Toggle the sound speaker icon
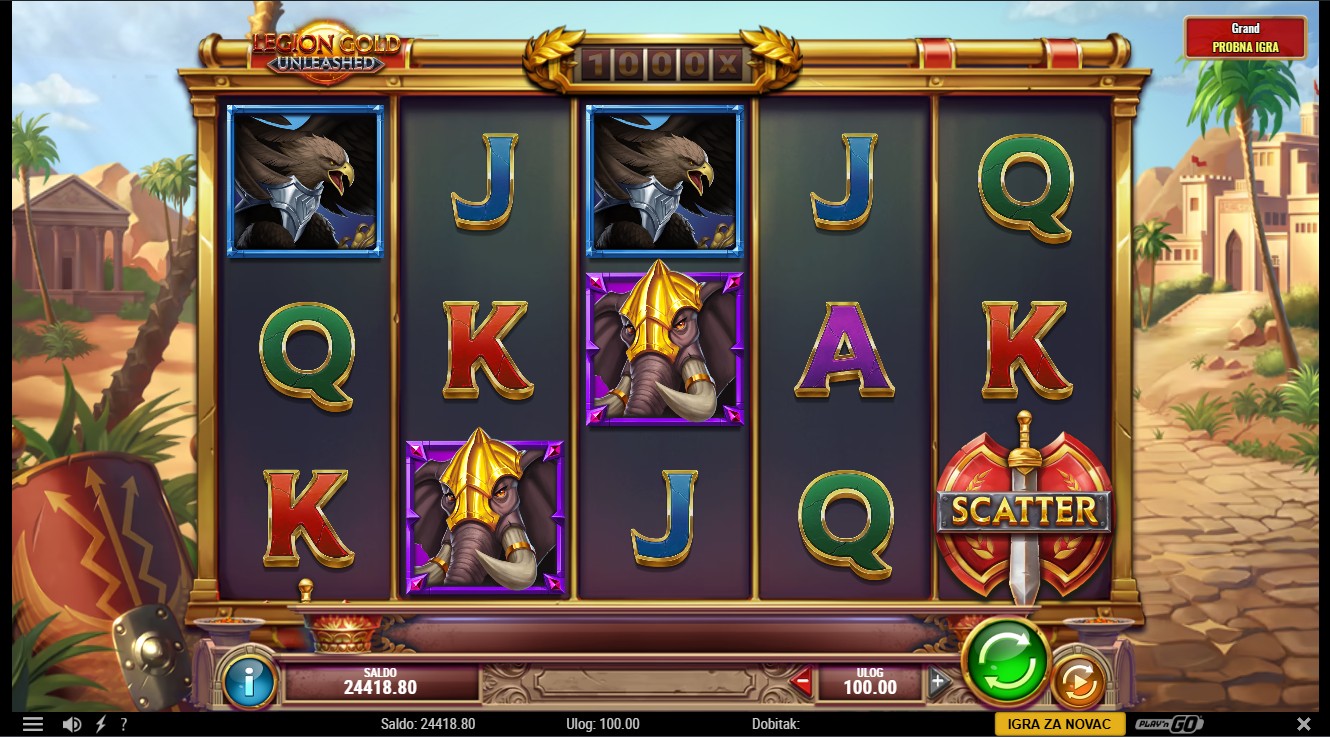The image size is (1330, 737). tap(72, 724)
